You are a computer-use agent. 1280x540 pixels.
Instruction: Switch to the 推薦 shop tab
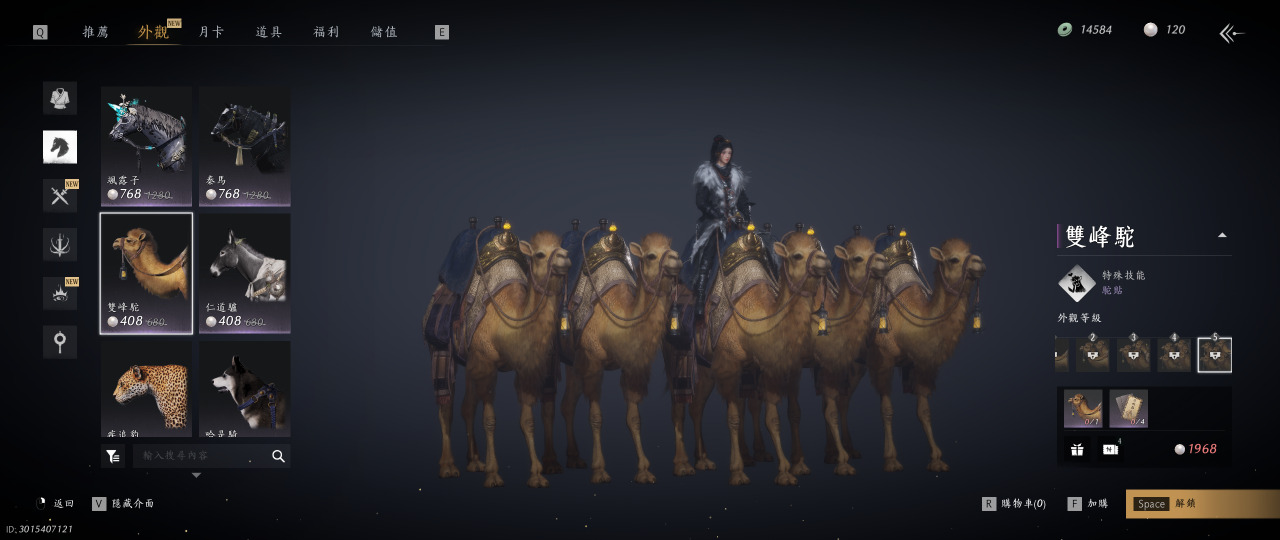pyautogui.click(x=95, y=32)
